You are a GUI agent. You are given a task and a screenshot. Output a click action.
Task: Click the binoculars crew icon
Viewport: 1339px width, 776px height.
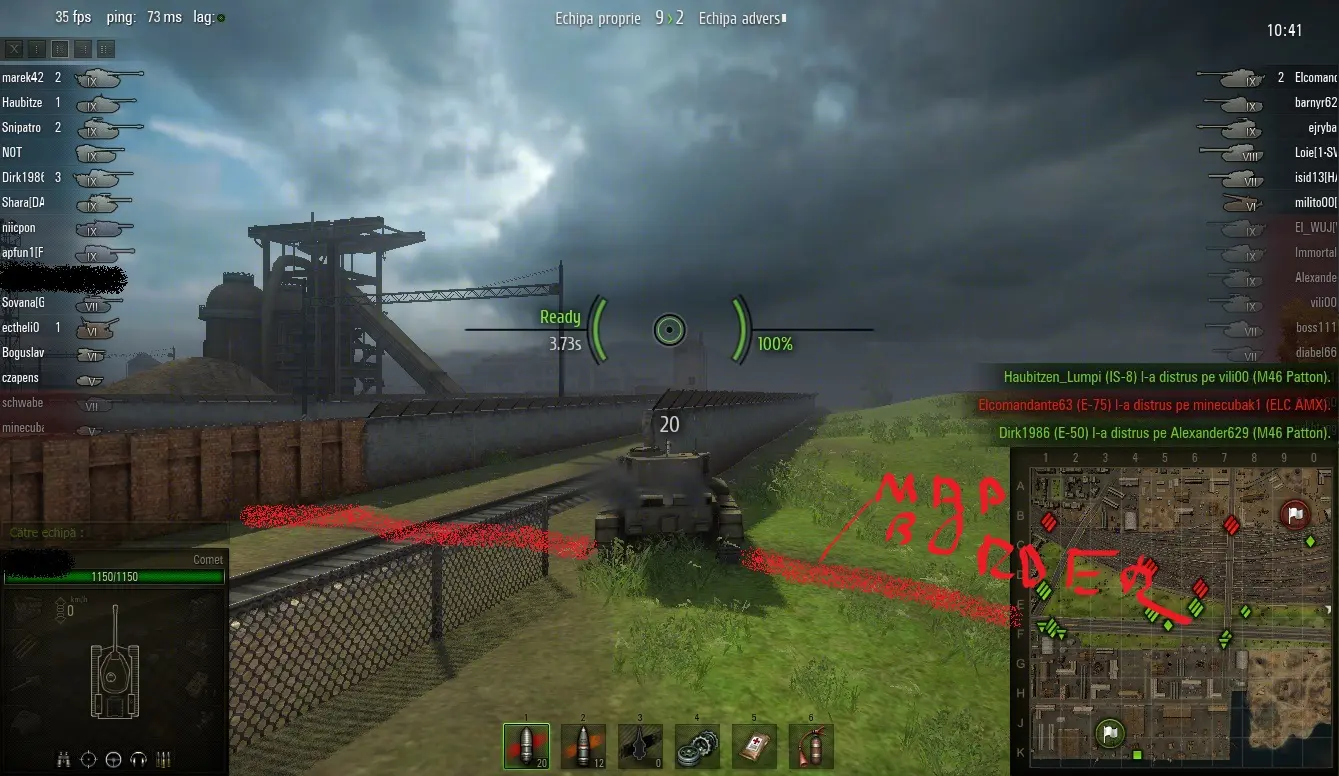pos(63,758)
